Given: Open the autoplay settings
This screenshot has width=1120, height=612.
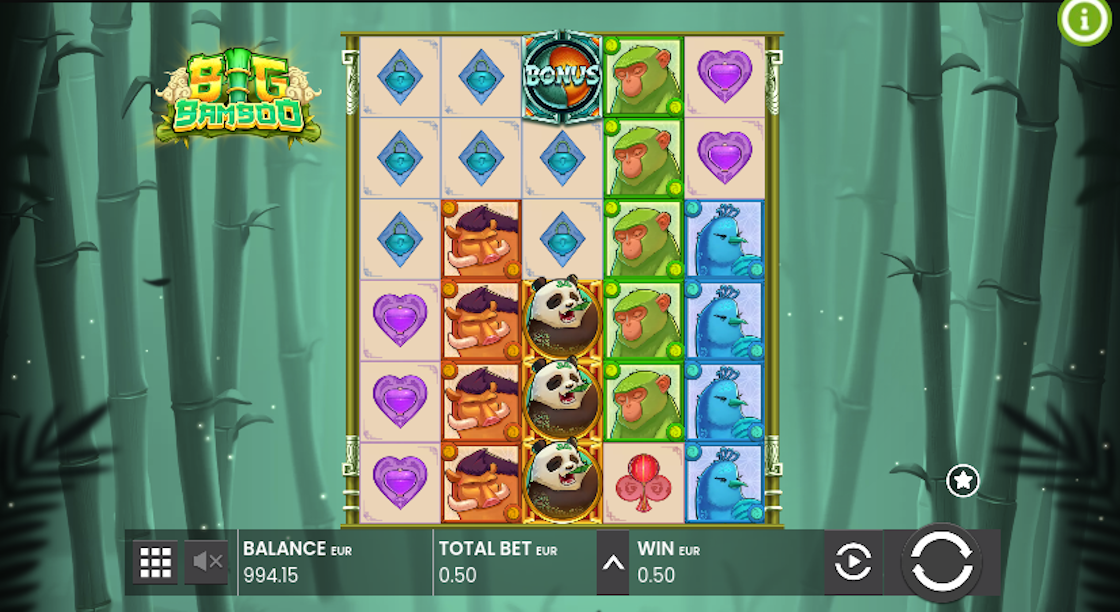Looking at the screenshot, I should [x=852, y=562].
